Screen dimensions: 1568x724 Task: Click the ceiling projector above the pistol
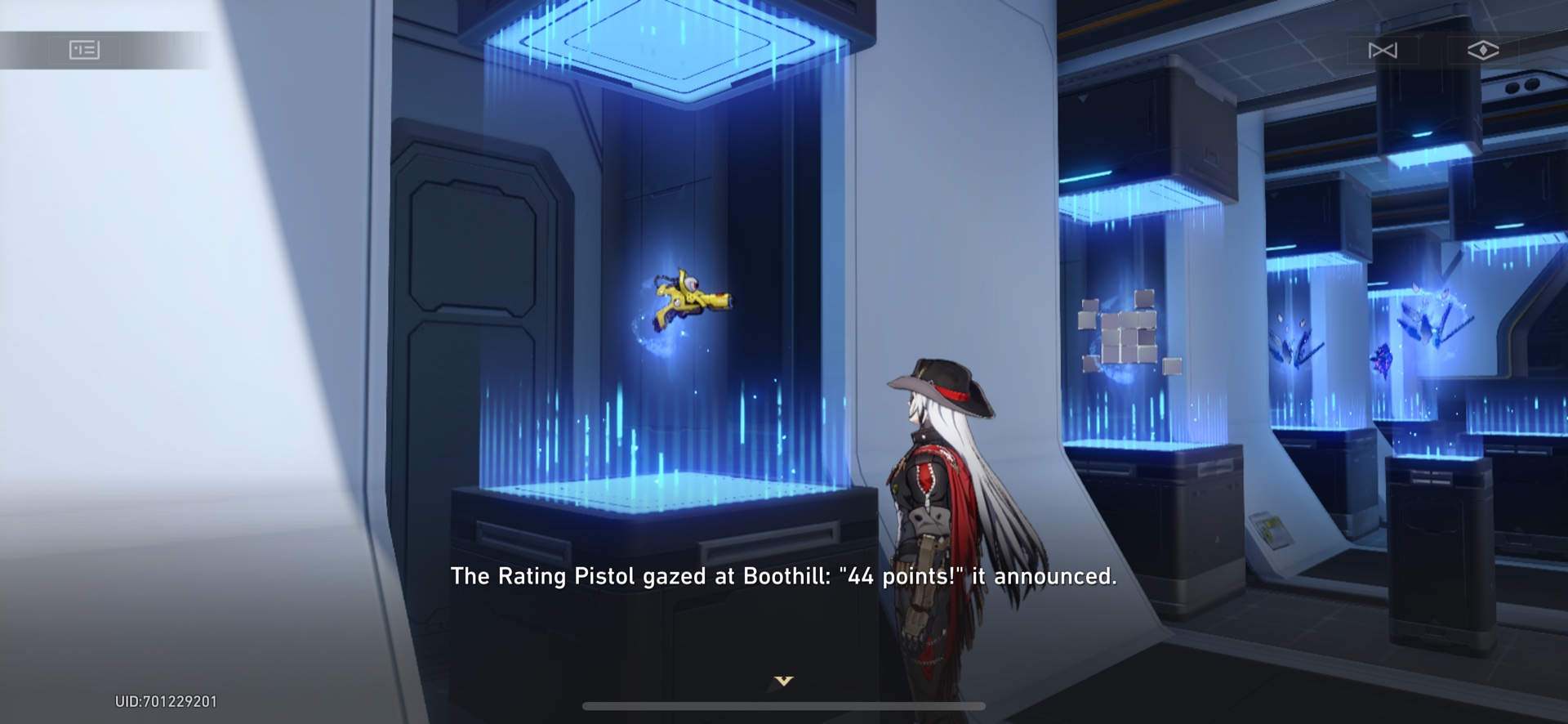pyautogui.click(x=661, y=41)
